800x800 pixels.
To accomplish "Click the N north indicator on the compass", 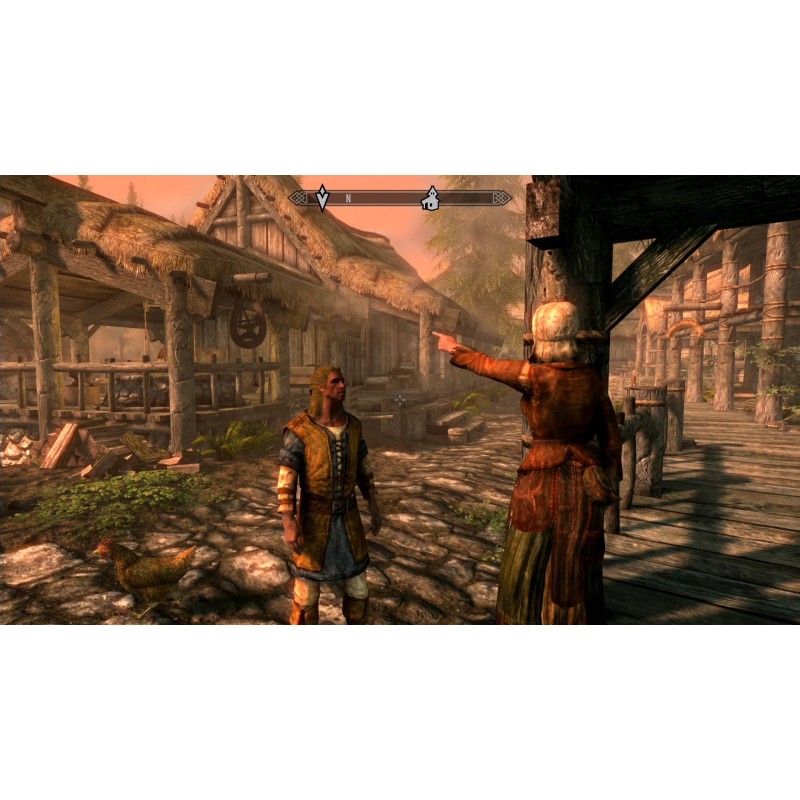I will (348, 199).
